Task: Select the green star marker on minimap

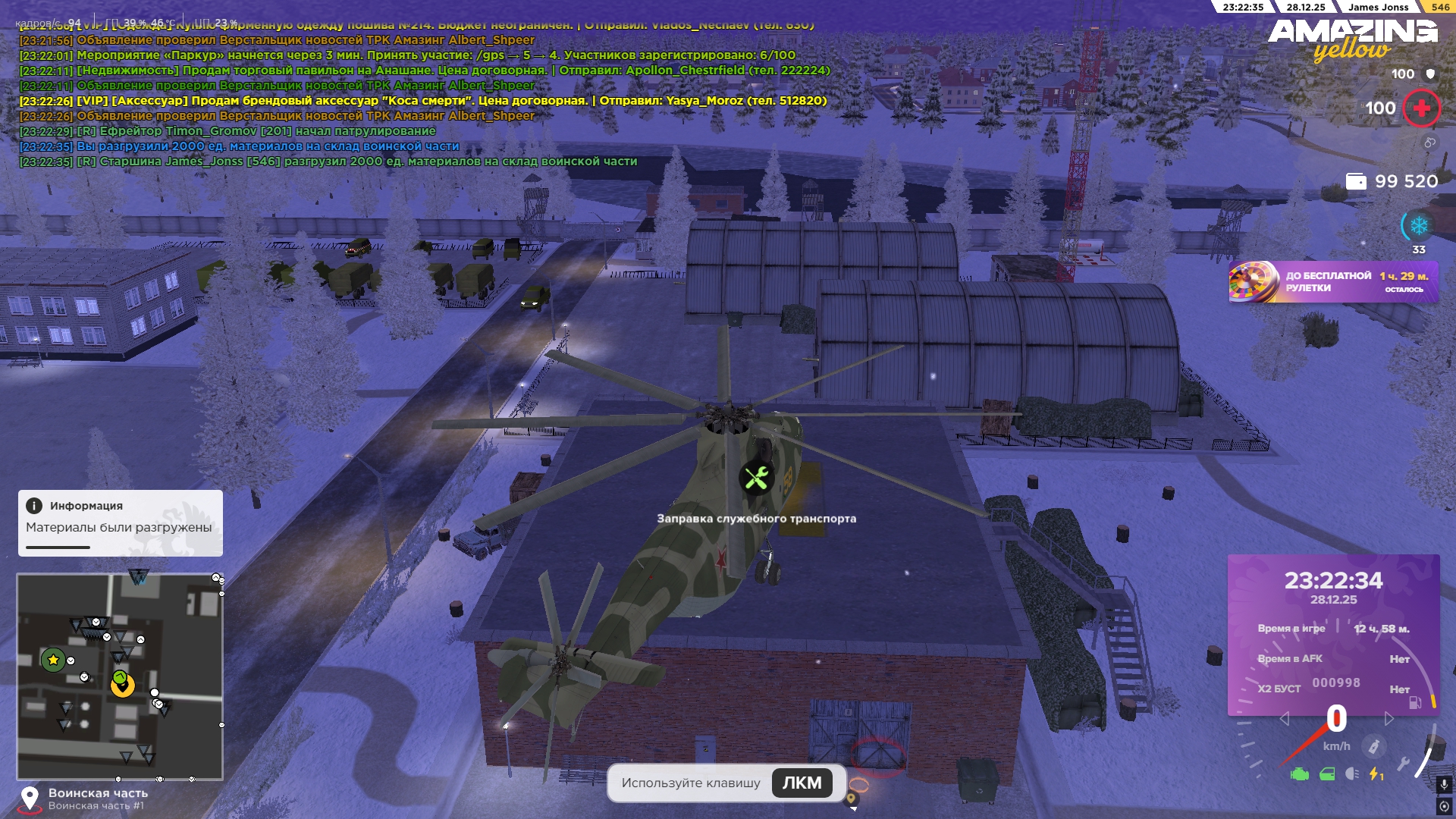Action: [53, 660]
